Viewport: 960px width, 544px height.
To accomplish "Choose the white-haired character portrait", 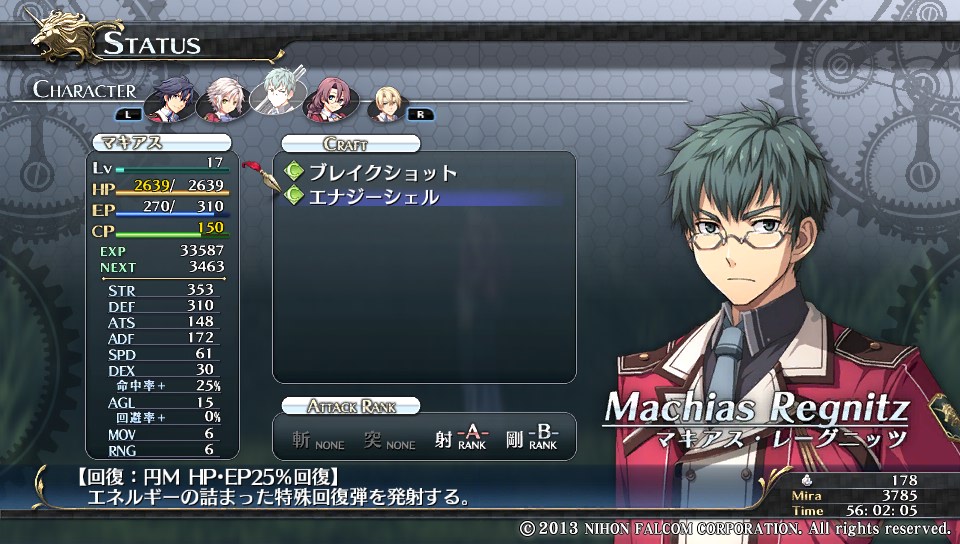I will (222, 98).
